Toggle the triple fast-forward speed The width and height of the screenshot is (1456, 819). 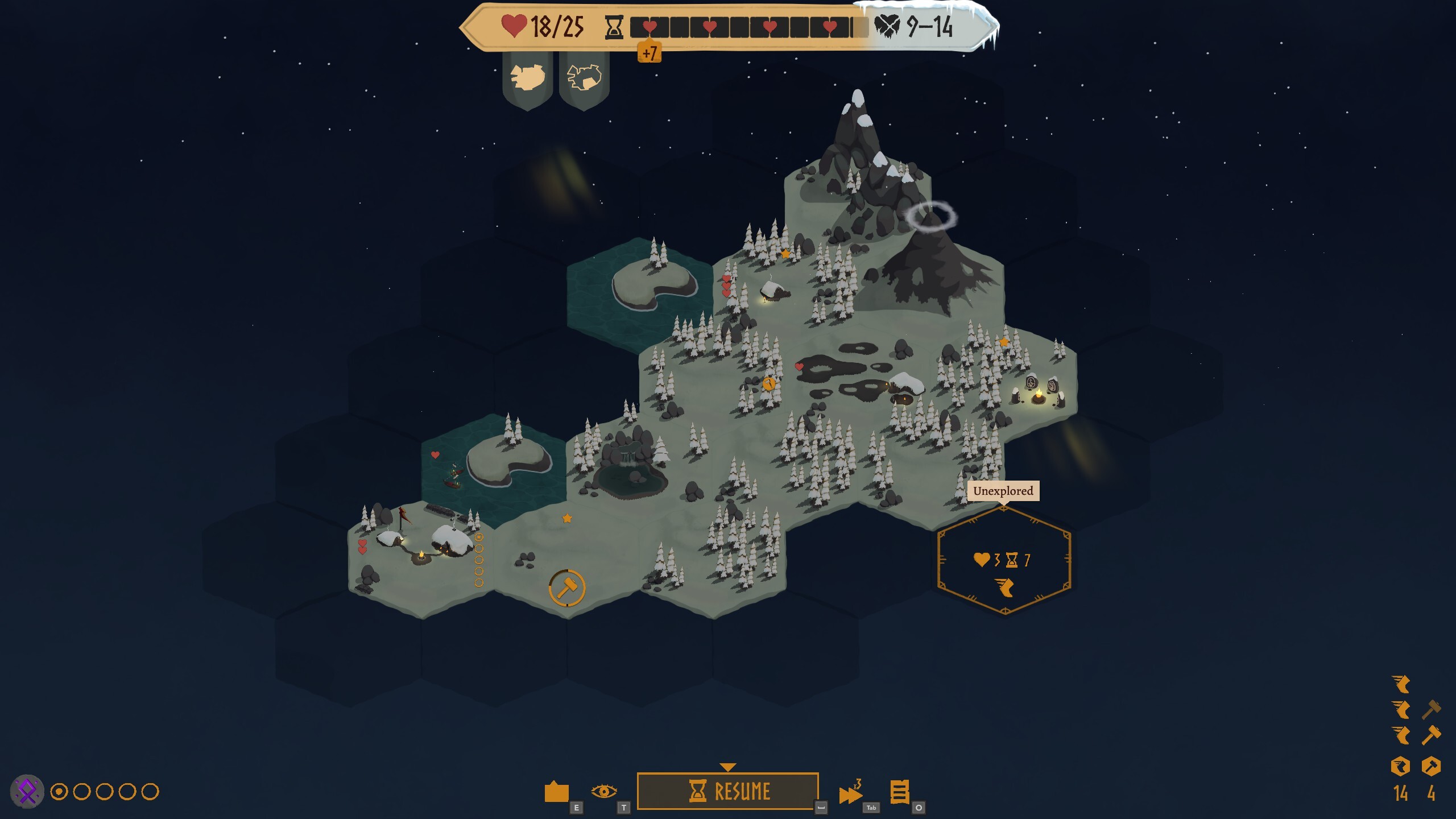coord(850,793)
